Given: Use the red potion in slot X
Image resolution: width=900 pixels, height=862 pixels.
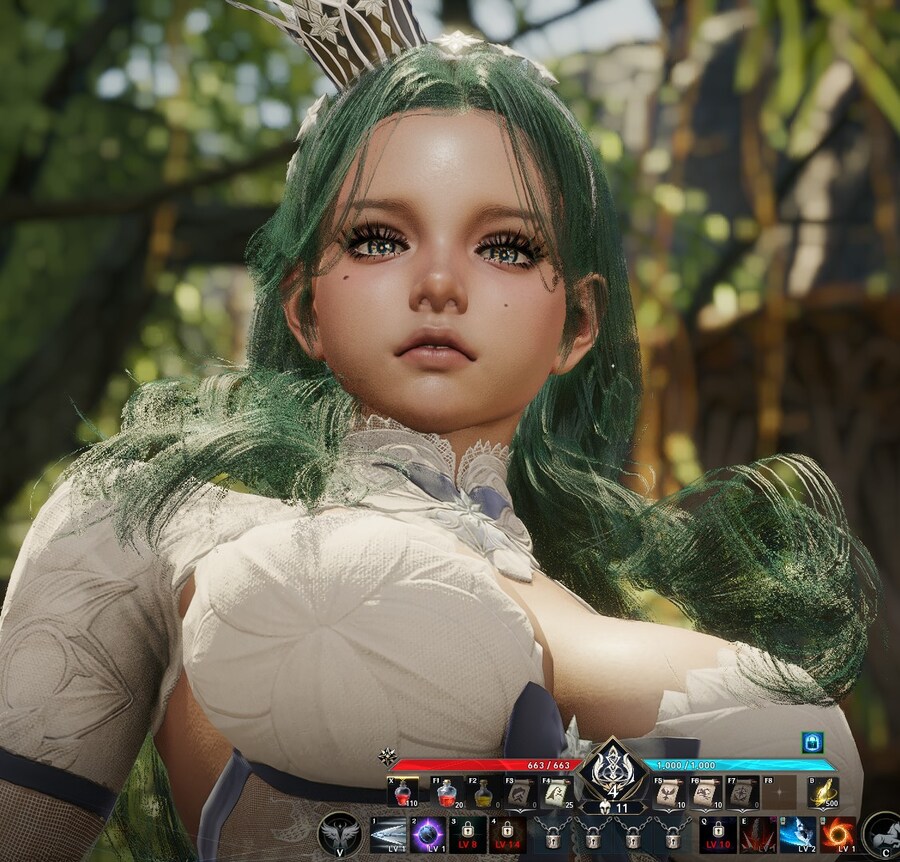Looking at the screenshot, I should [403, 792].
